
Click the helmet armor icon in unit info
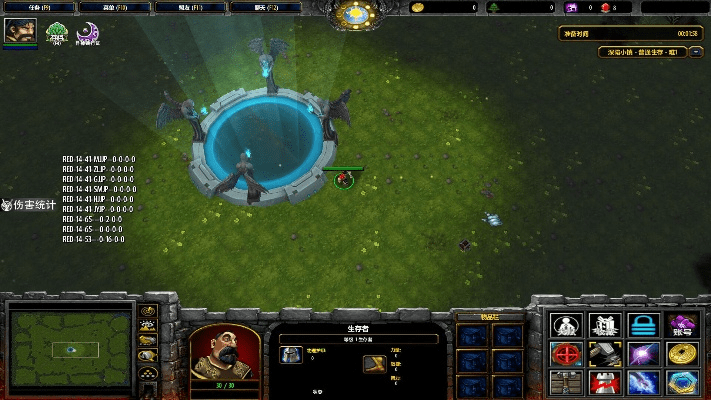coord(292,355)
